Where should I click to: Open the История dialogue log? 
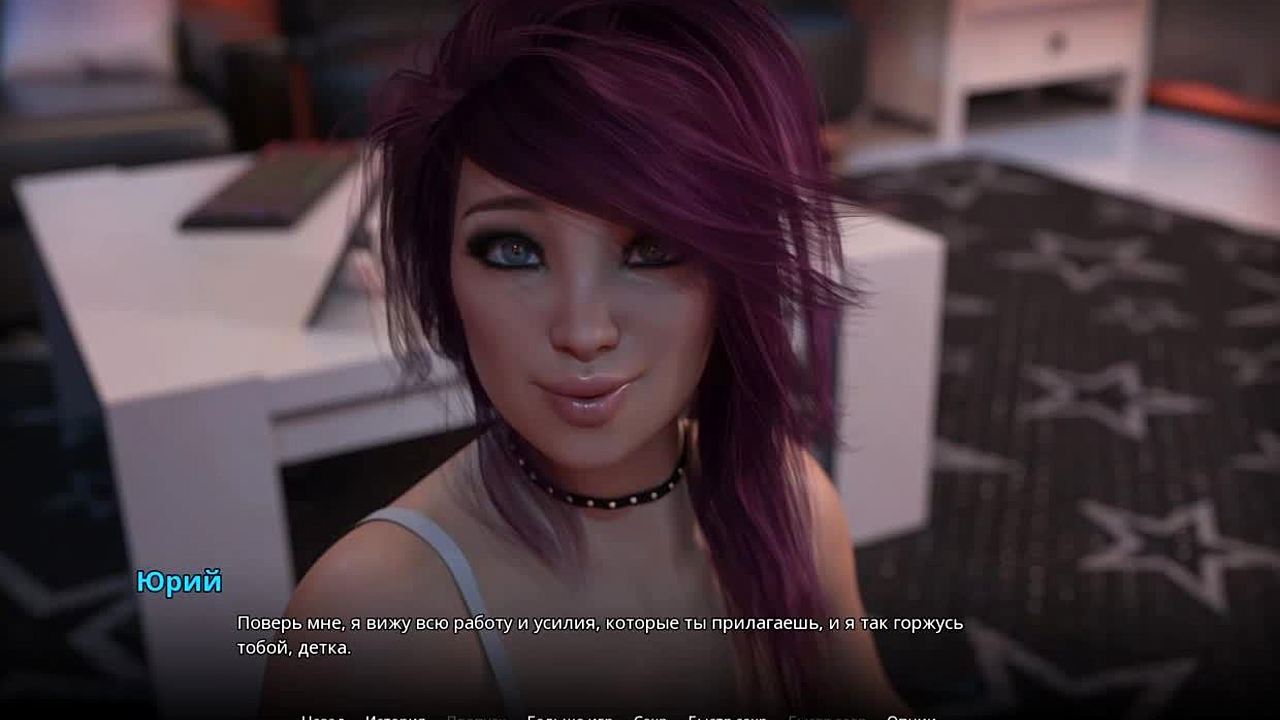coord(395,717)
